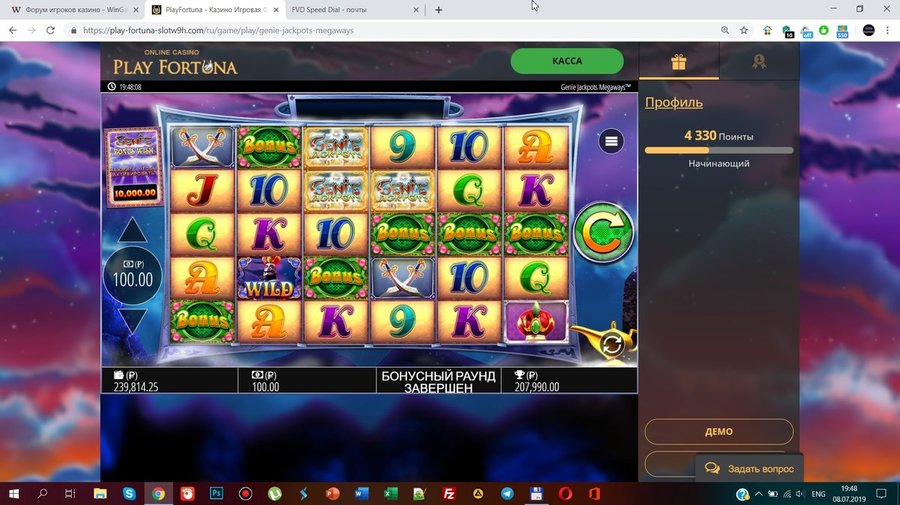This screenshot has height=505, width=900.
Task: Increase the bet with the up arrow
Action: [133, 230]
